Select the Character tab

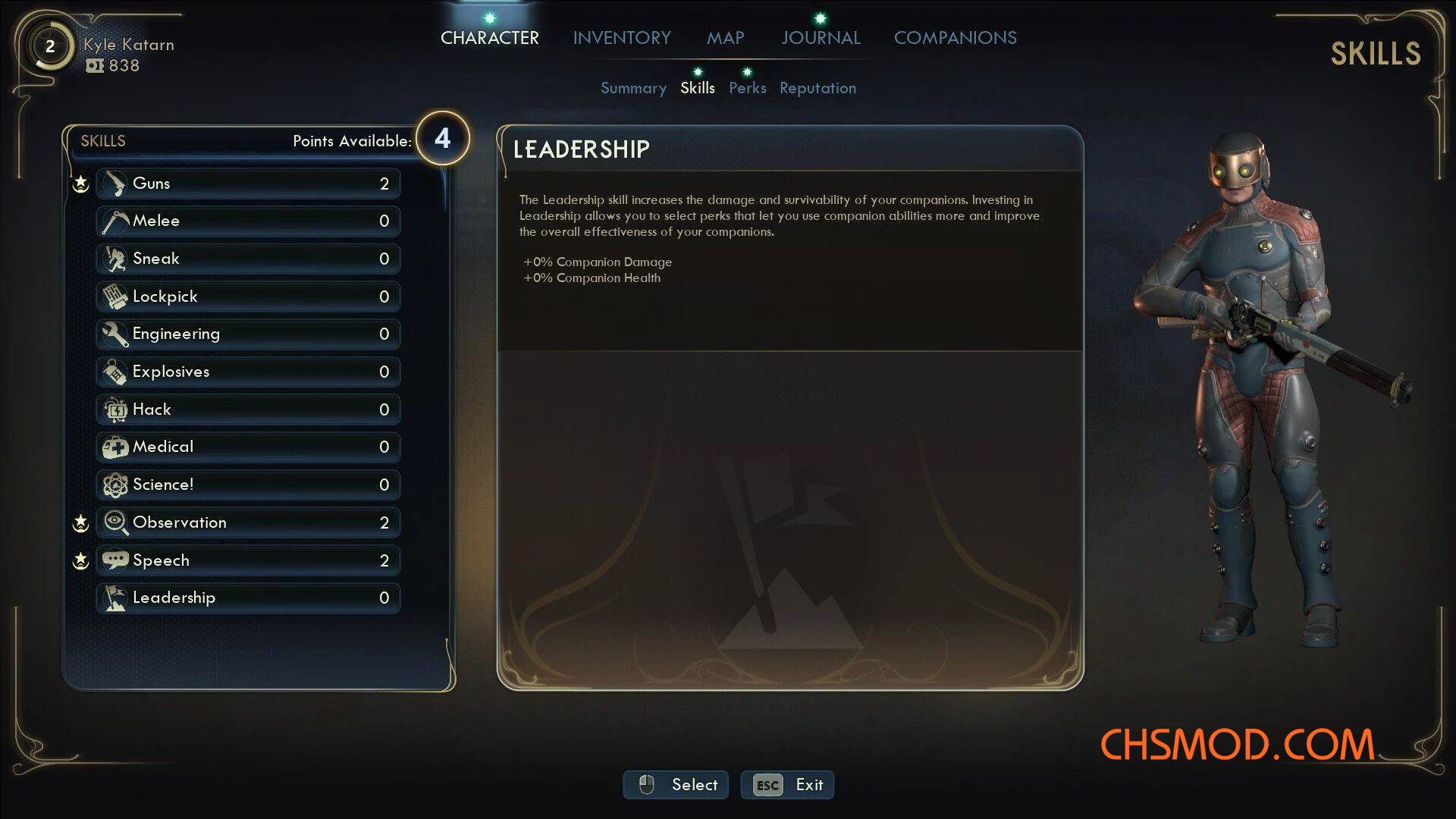tap(489, 38)
